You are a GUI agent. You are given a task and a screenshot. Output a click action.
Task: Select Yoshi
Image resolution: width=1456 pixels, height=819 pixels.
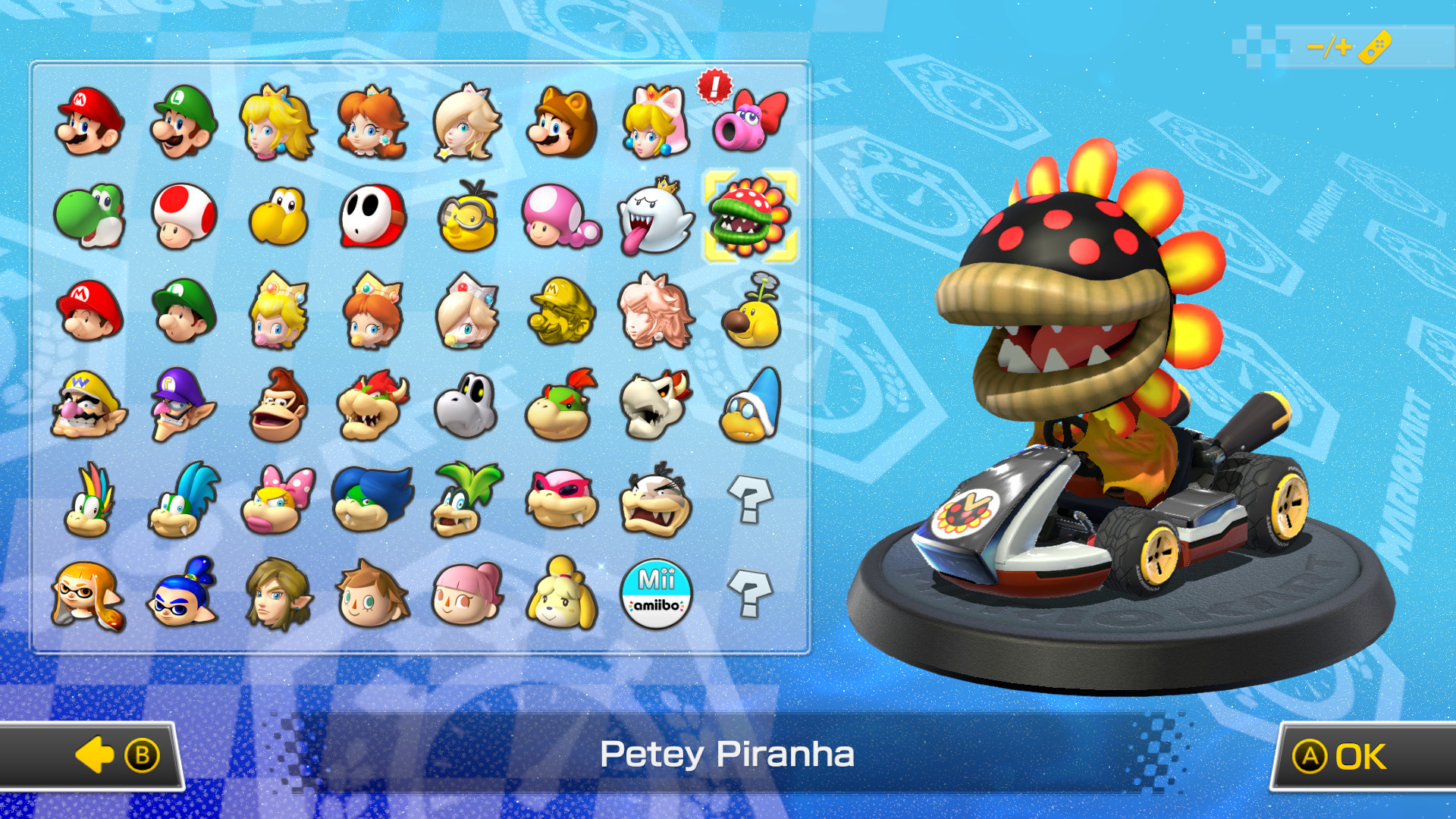pos(89,218)
